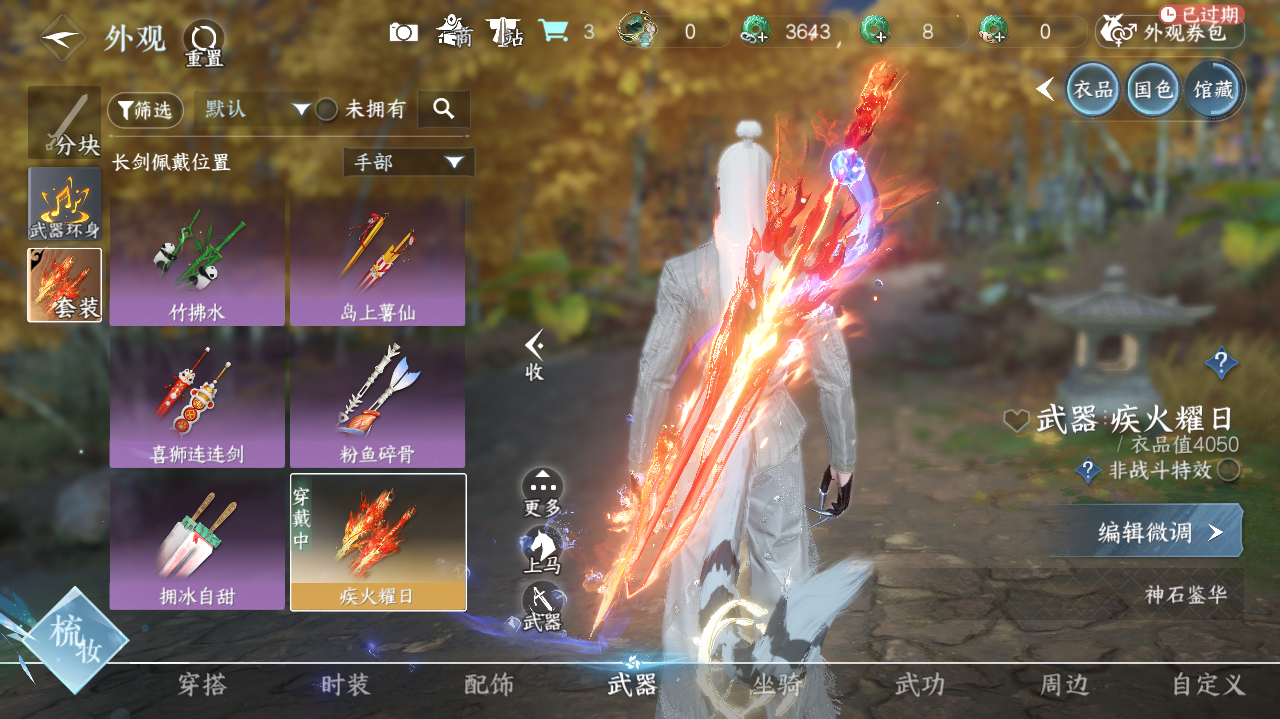The height and width of the screenshot is (719, 1280).
Task: Switch to the 时装 tab
Action: 345,685
